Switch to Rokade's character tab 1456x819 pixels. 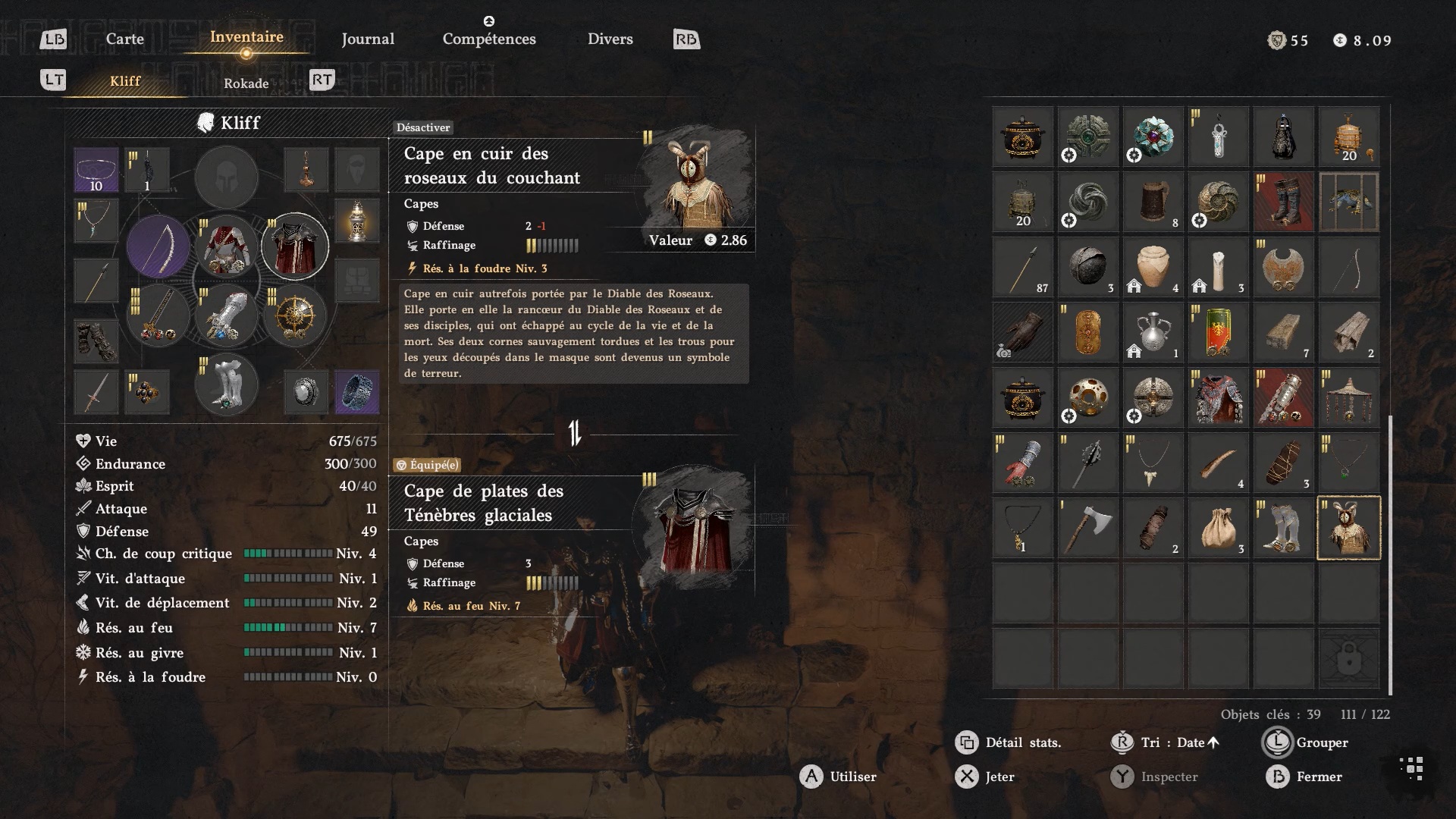pos(246,83)
